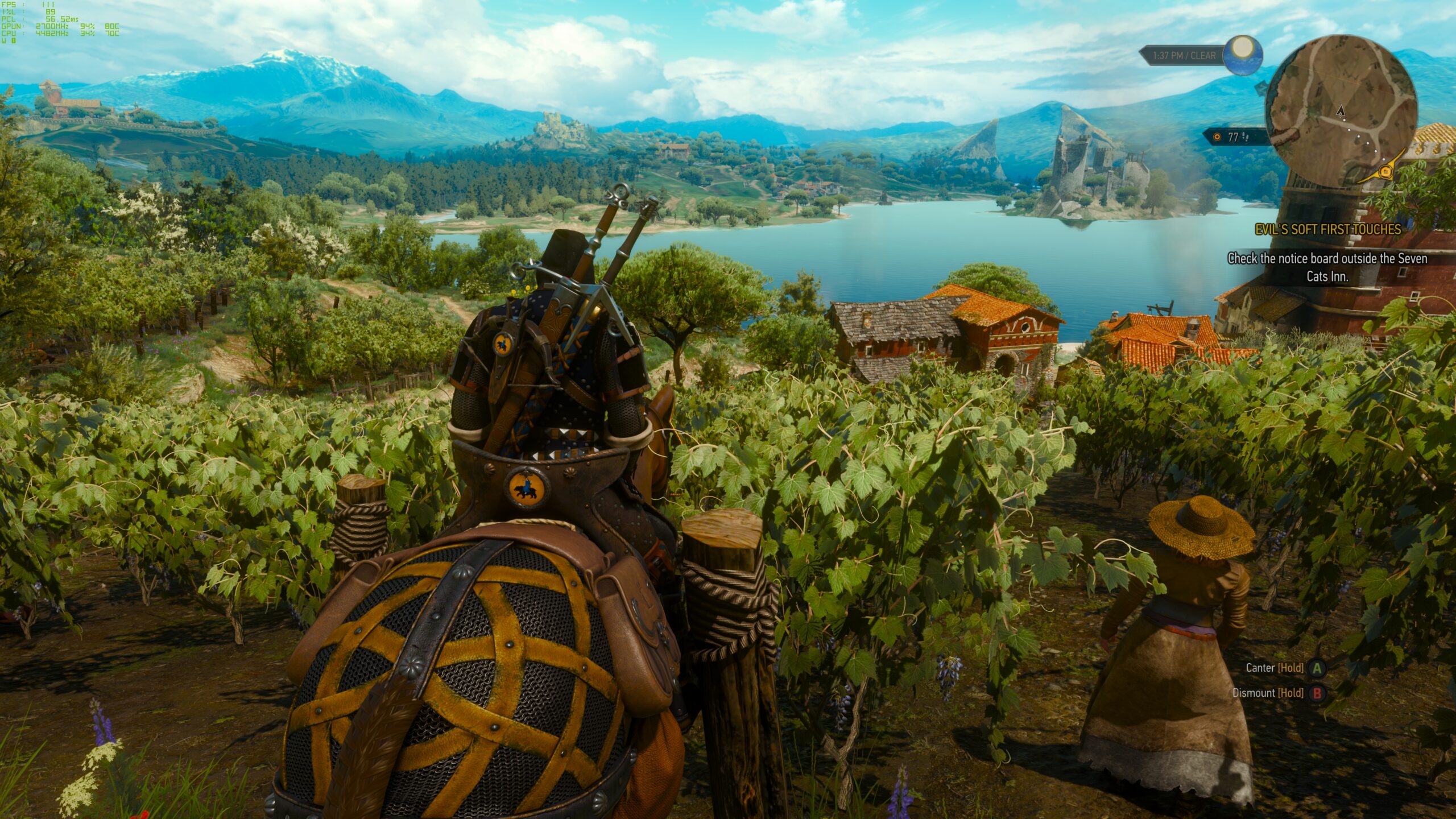The width and height of the screenshot is (1456, 819).
Task: Open the circular minimap
Action: pos(1341,112)
